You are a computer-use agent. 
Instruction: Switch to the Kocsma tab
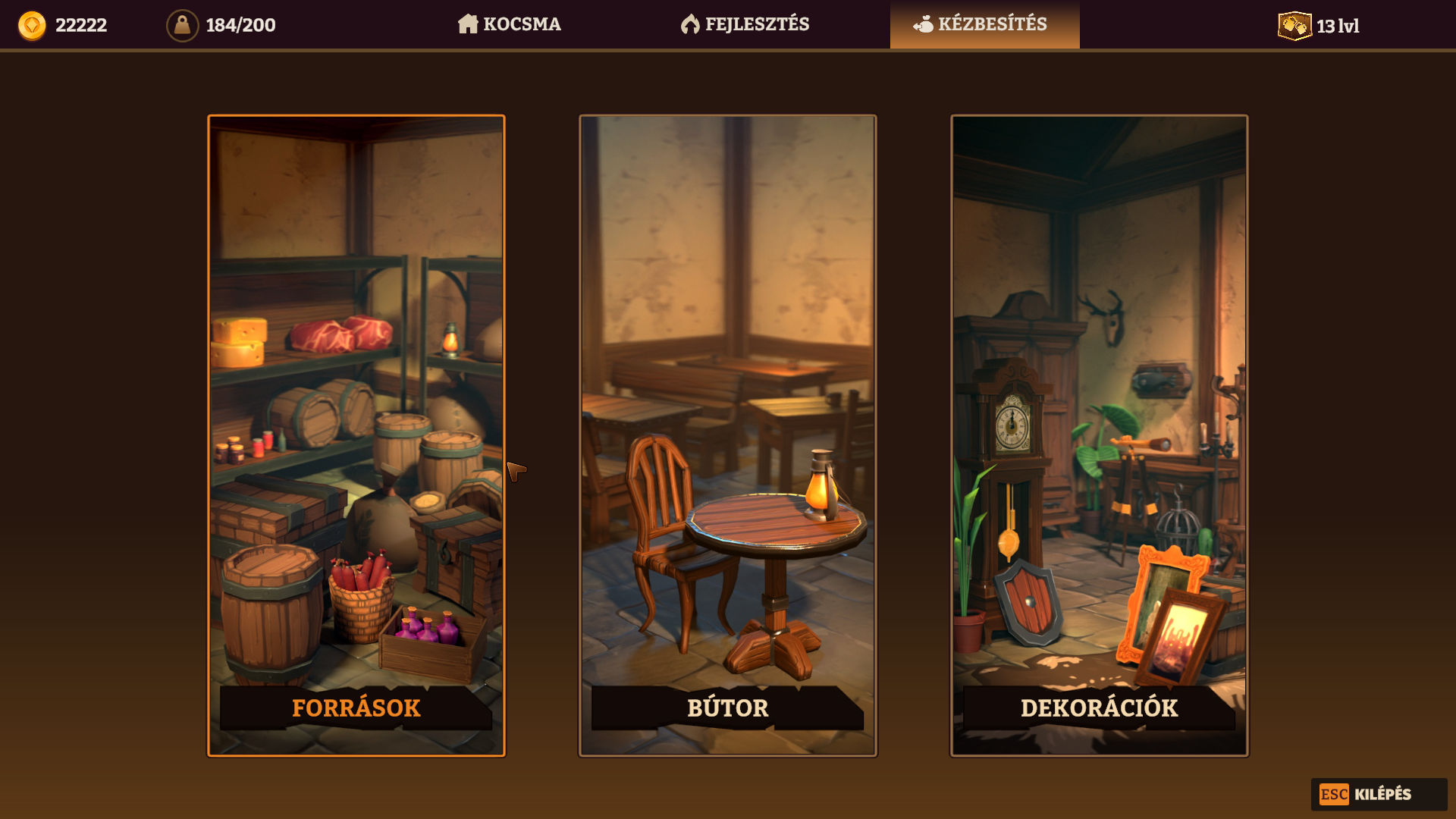coord(510,24)
